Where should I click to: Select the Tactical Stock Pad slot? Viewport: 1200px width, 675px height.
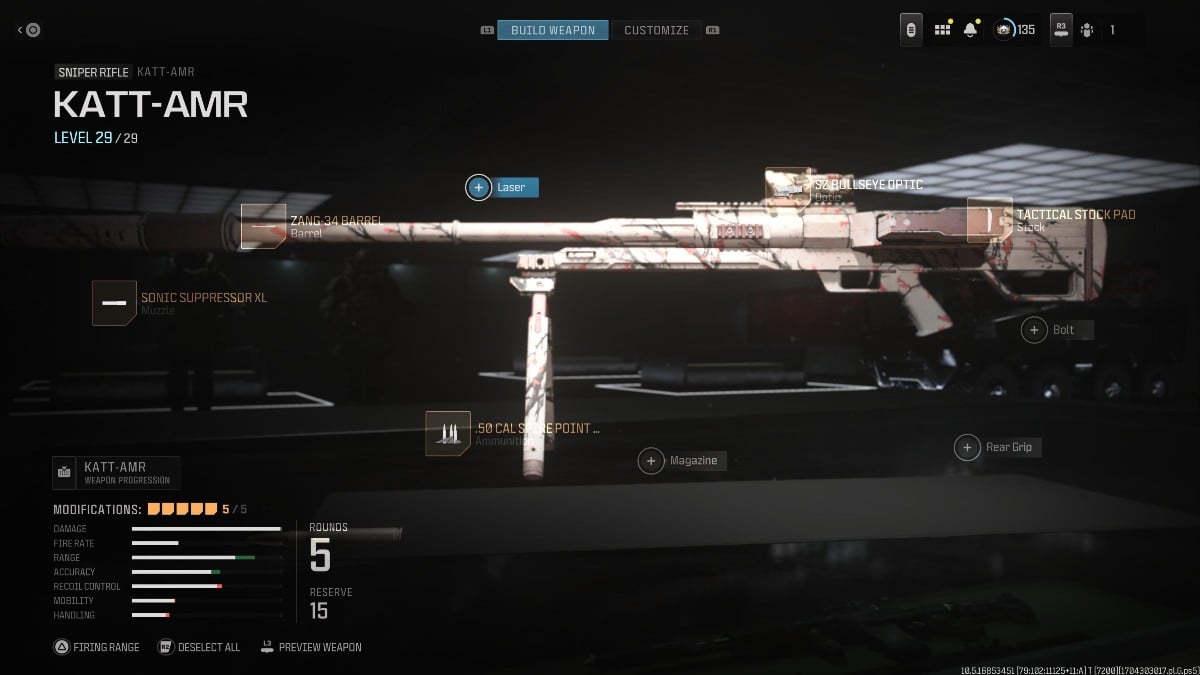989,220
